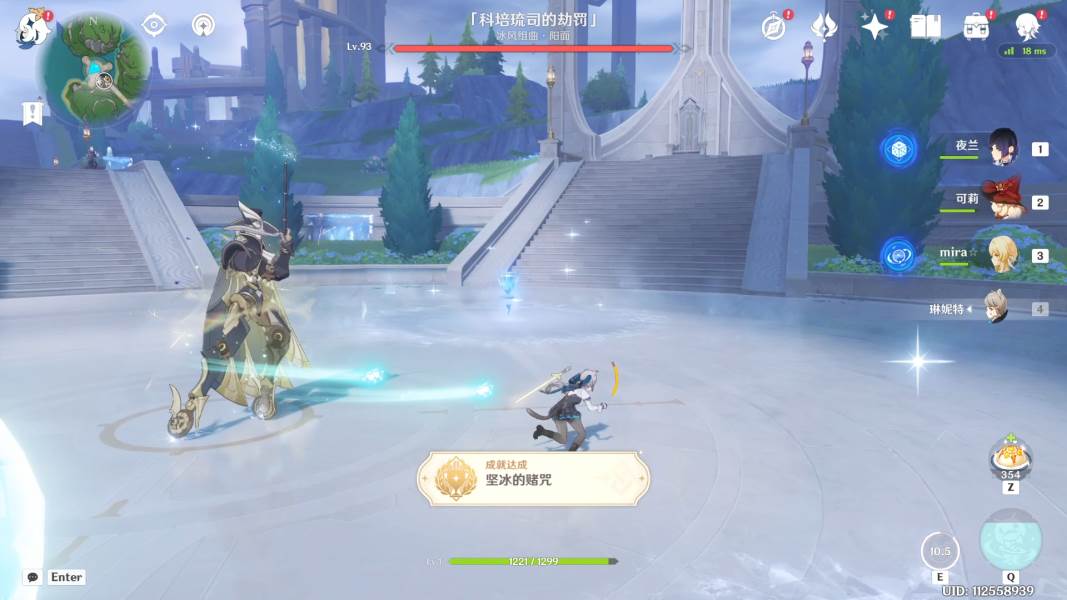Viewport: 1067px width, 600px height.
Task: Click the 坚冰的赌咒 achievement popup
Action: (534, 478)
